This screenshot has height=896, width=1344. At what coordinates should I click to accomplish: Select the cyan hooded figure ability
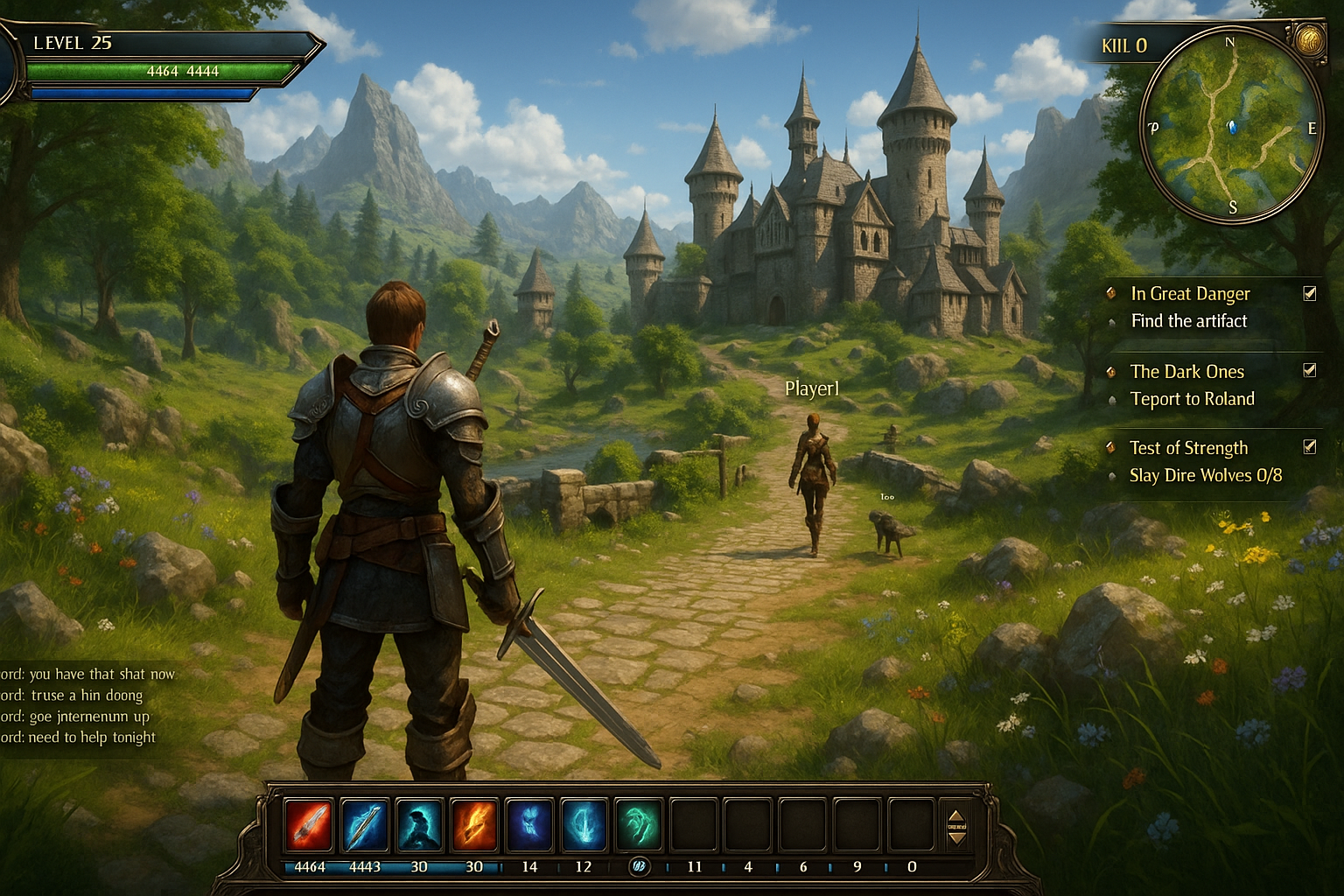419,824
